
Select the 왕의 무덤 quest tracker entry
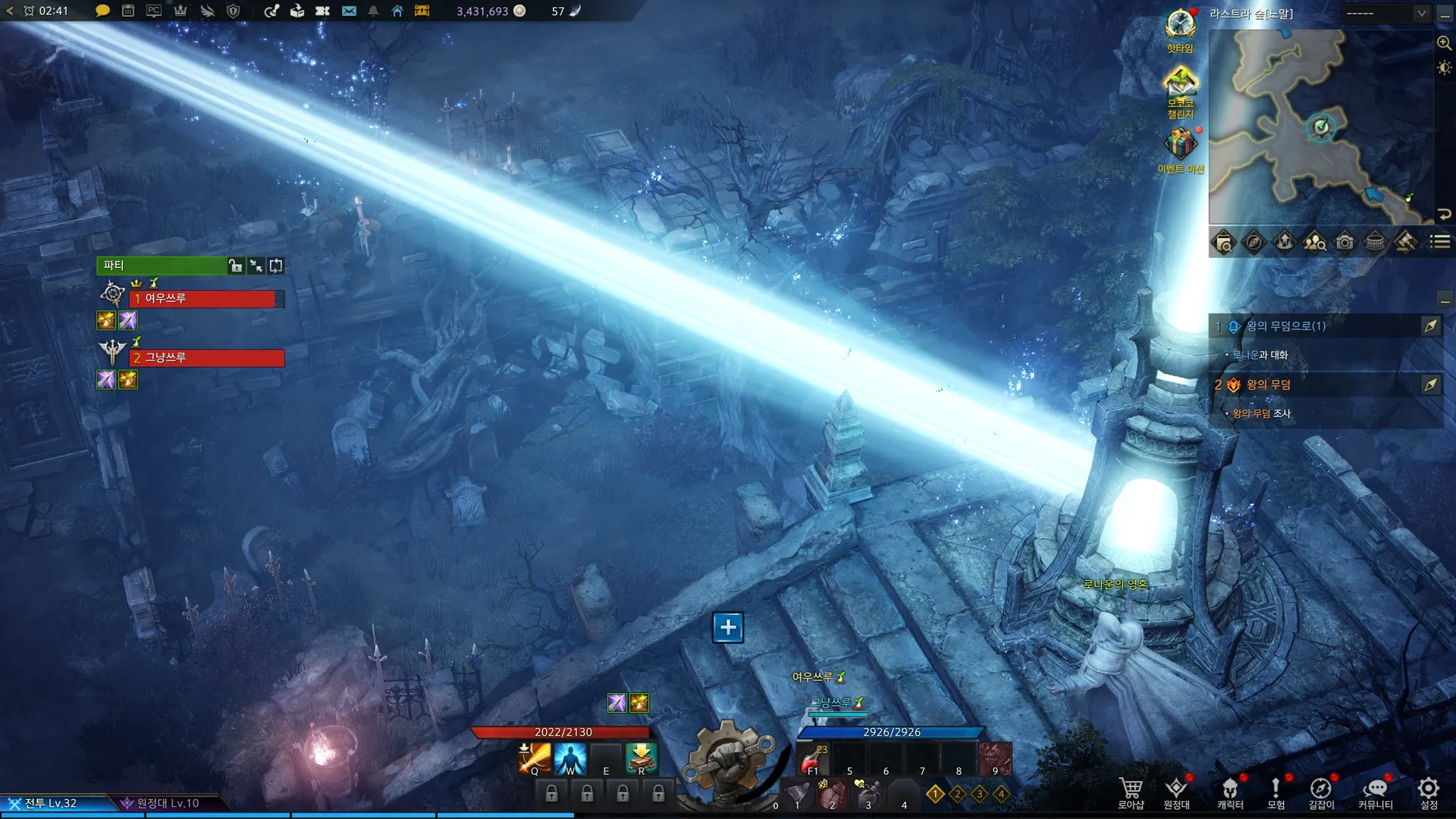click(1269, 385)
